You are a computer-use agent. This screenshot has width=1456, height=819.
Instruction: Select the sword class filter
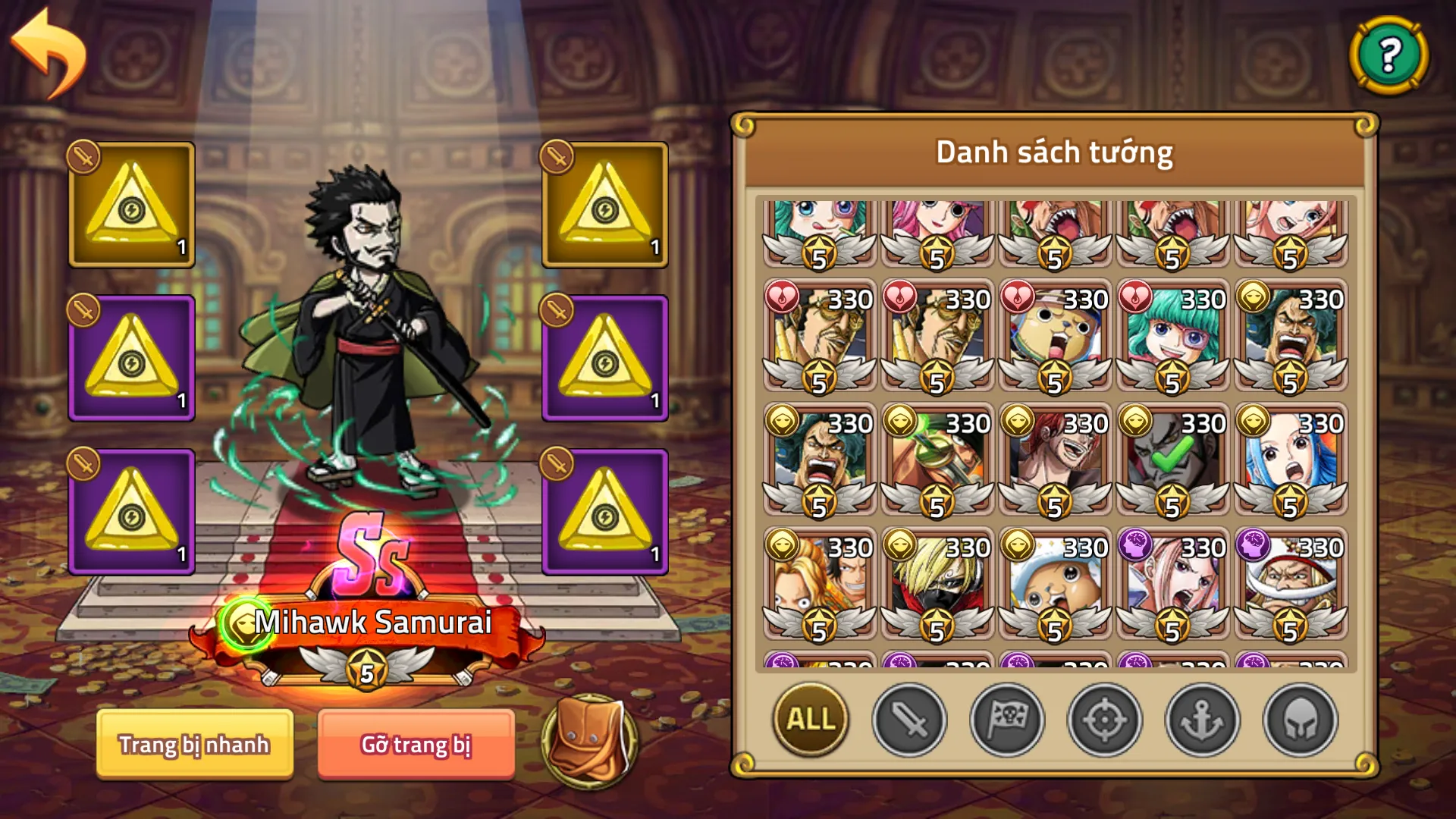907,721
